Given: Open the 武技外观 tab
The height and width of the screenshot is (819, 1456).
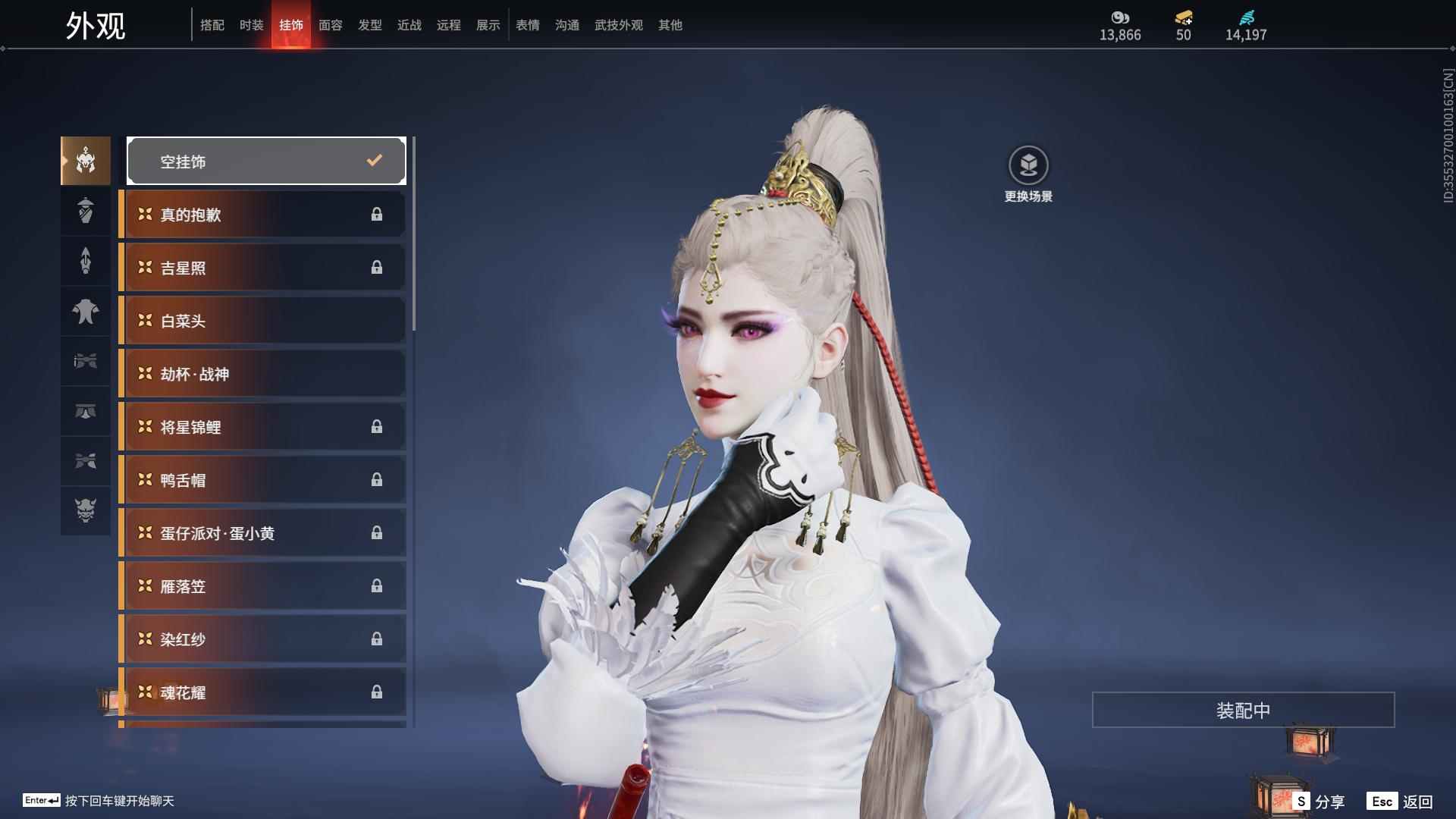Looking at the screenshot, I should click(x=618, y=25).
